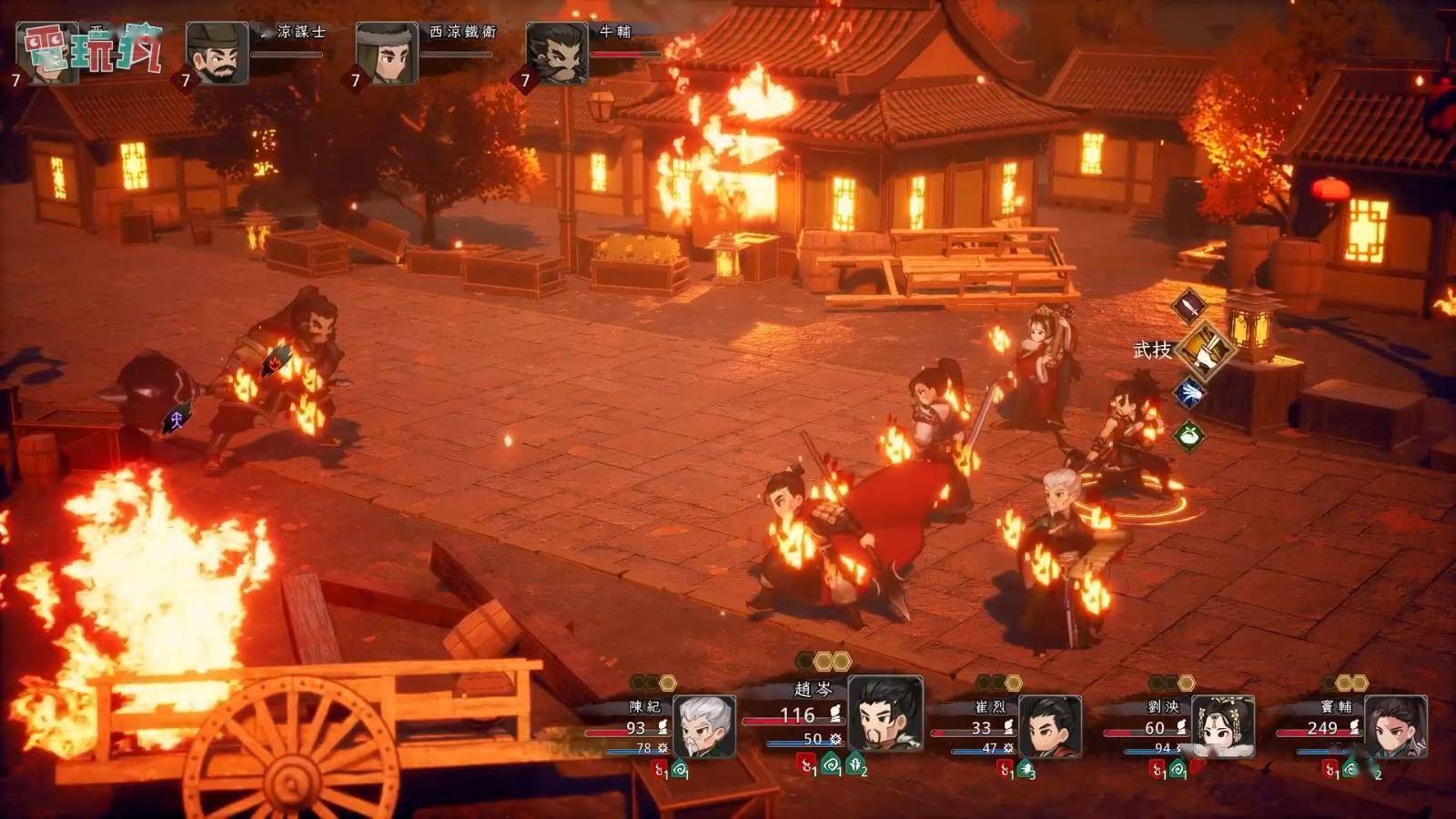
Task: Select 崔烈's party portrait
Action: coord(1049,726)
